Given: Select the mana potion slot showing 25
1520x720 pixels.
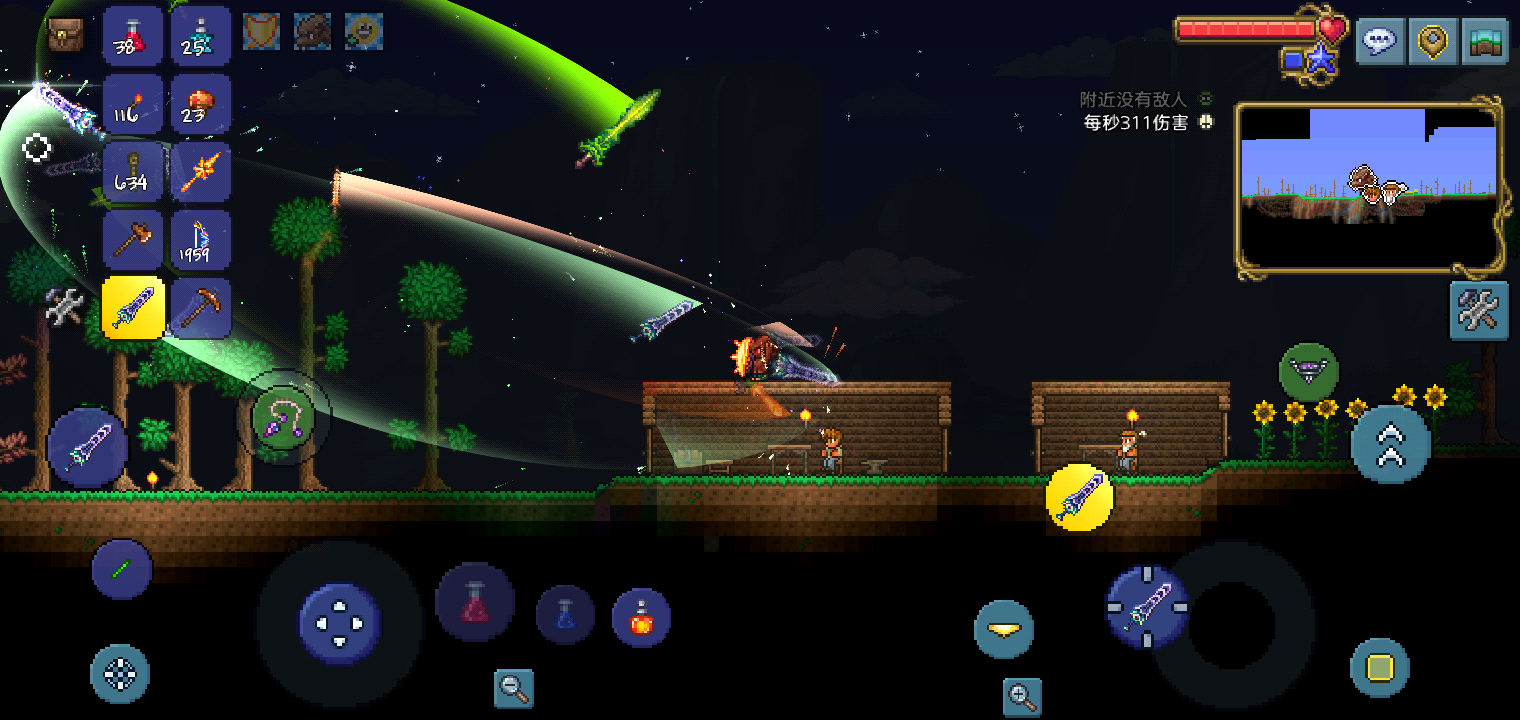Looking at the screenshot, I should (200, 36).
